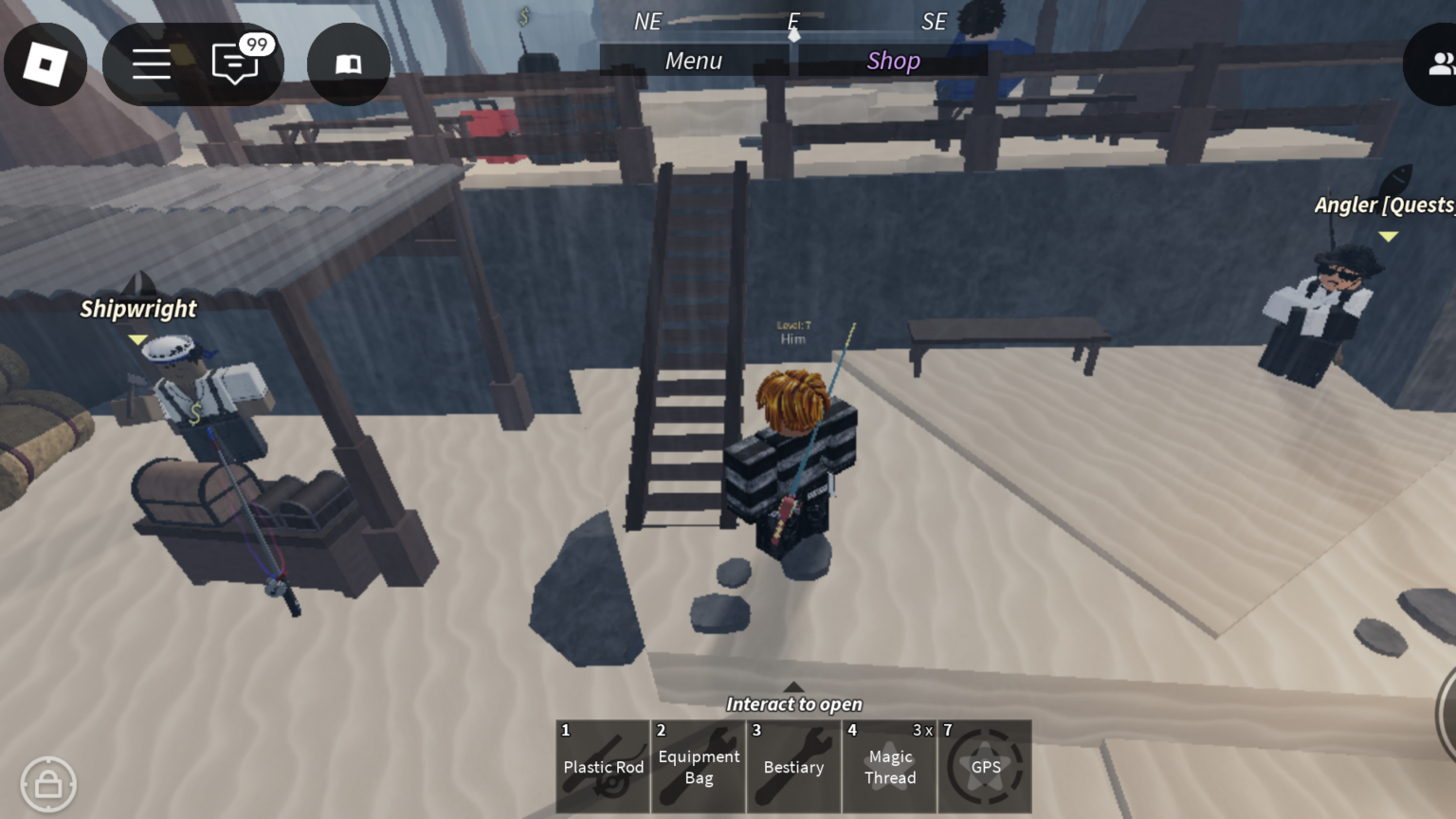
Task: Open the book journal icon
Action: point(348,64)
